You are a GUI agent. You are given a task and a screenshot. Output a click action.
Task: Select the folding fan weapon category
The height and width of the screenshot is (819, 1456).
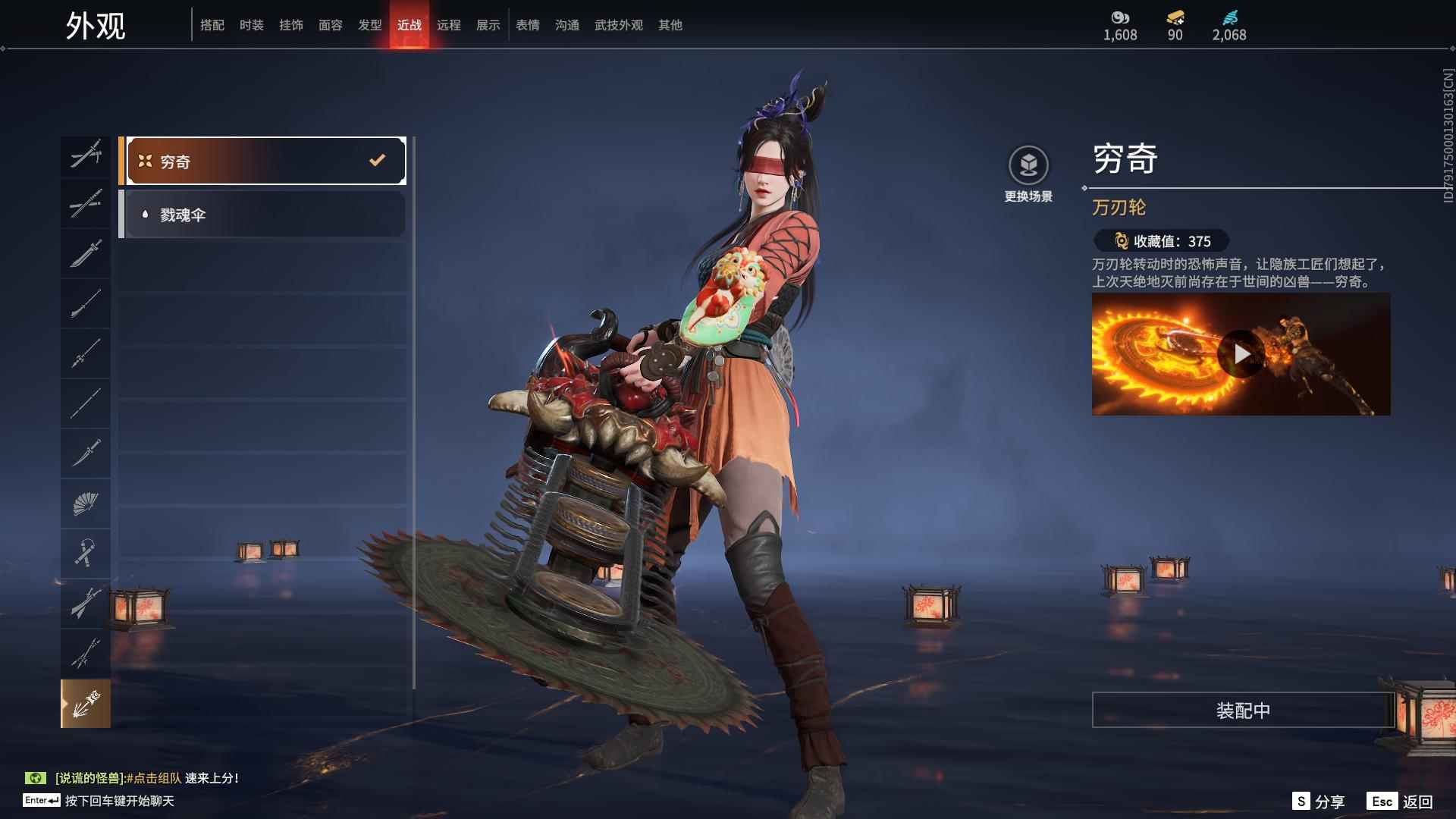(86, 503)
